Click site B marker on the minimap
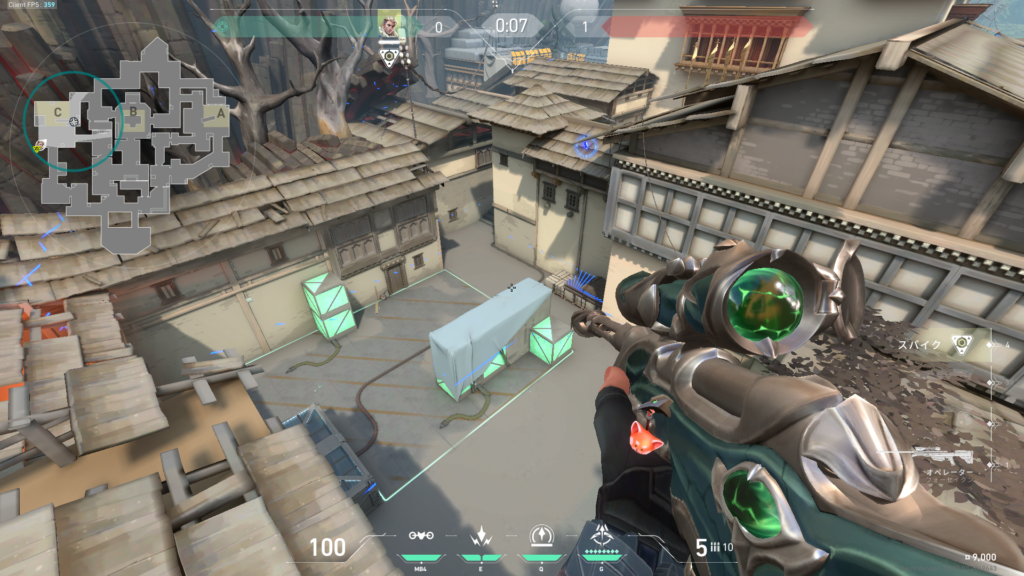The height and width of the screenshot is (576, 1024). 133,112
